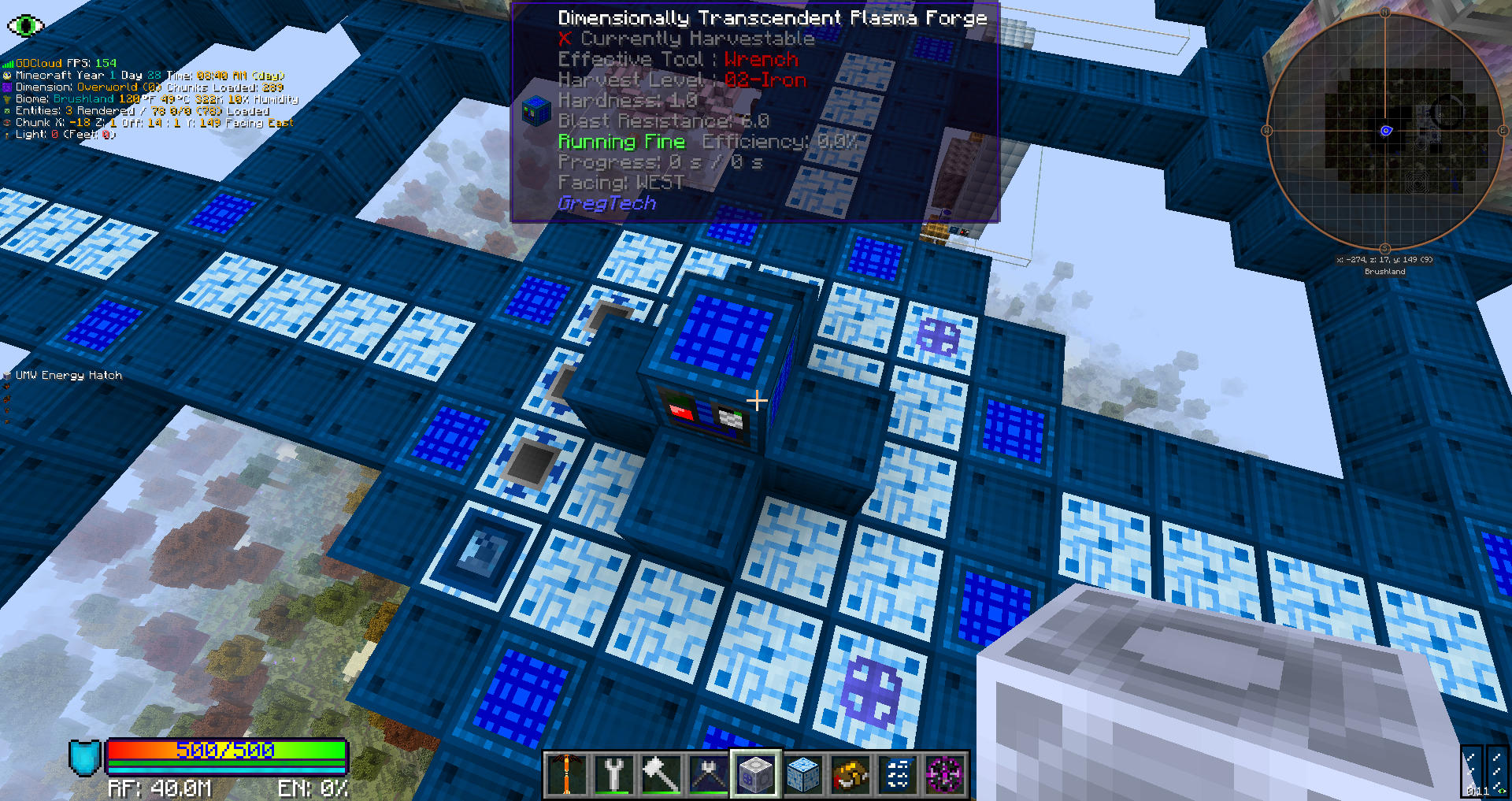
Task: Select the purple rune item in the last hotbar slot
Action: [x=943, y=774]
